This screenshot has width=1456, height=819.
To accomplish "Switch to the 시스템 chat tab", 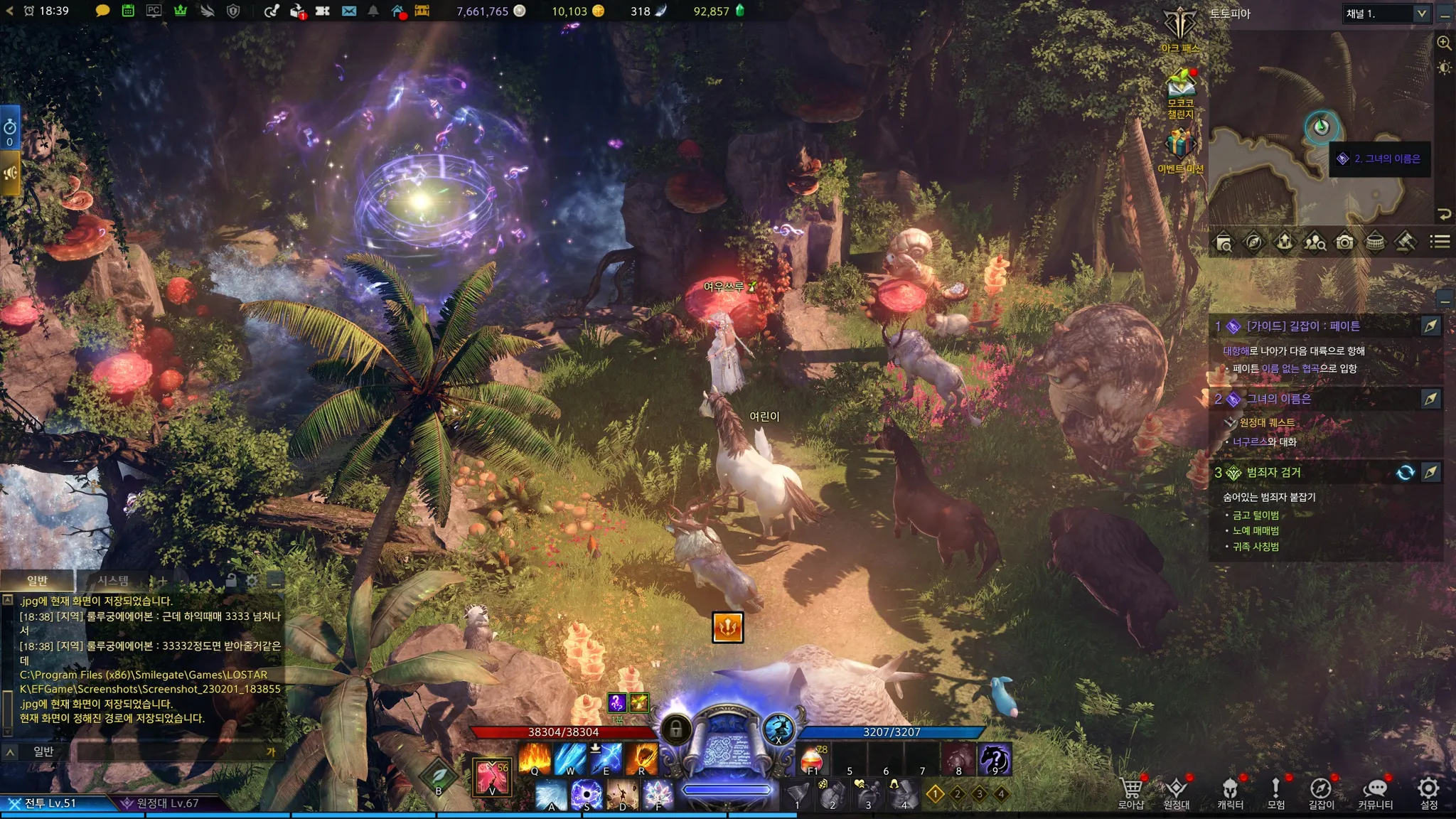I will coord(113,581).
